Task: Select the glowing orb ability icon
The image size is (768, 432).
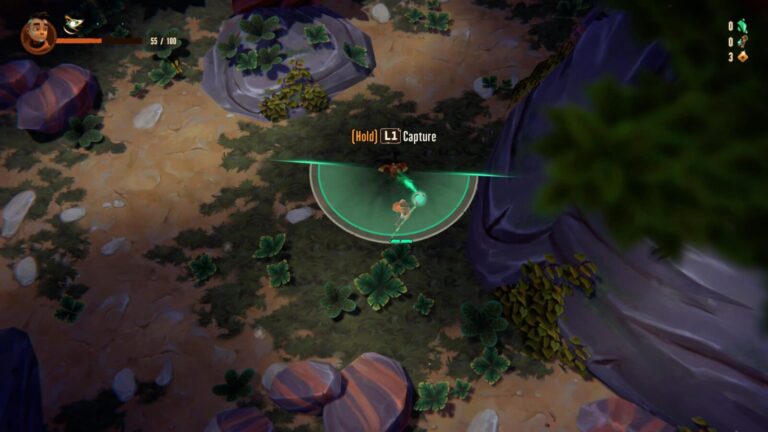Action: pyautogui.click(x=74, y=24)
